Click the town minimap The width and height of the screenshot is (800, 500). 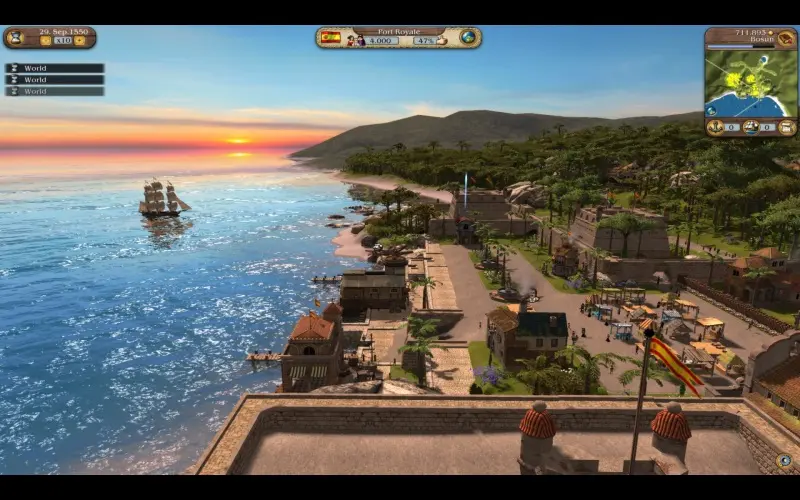click(x=749, y=84)
